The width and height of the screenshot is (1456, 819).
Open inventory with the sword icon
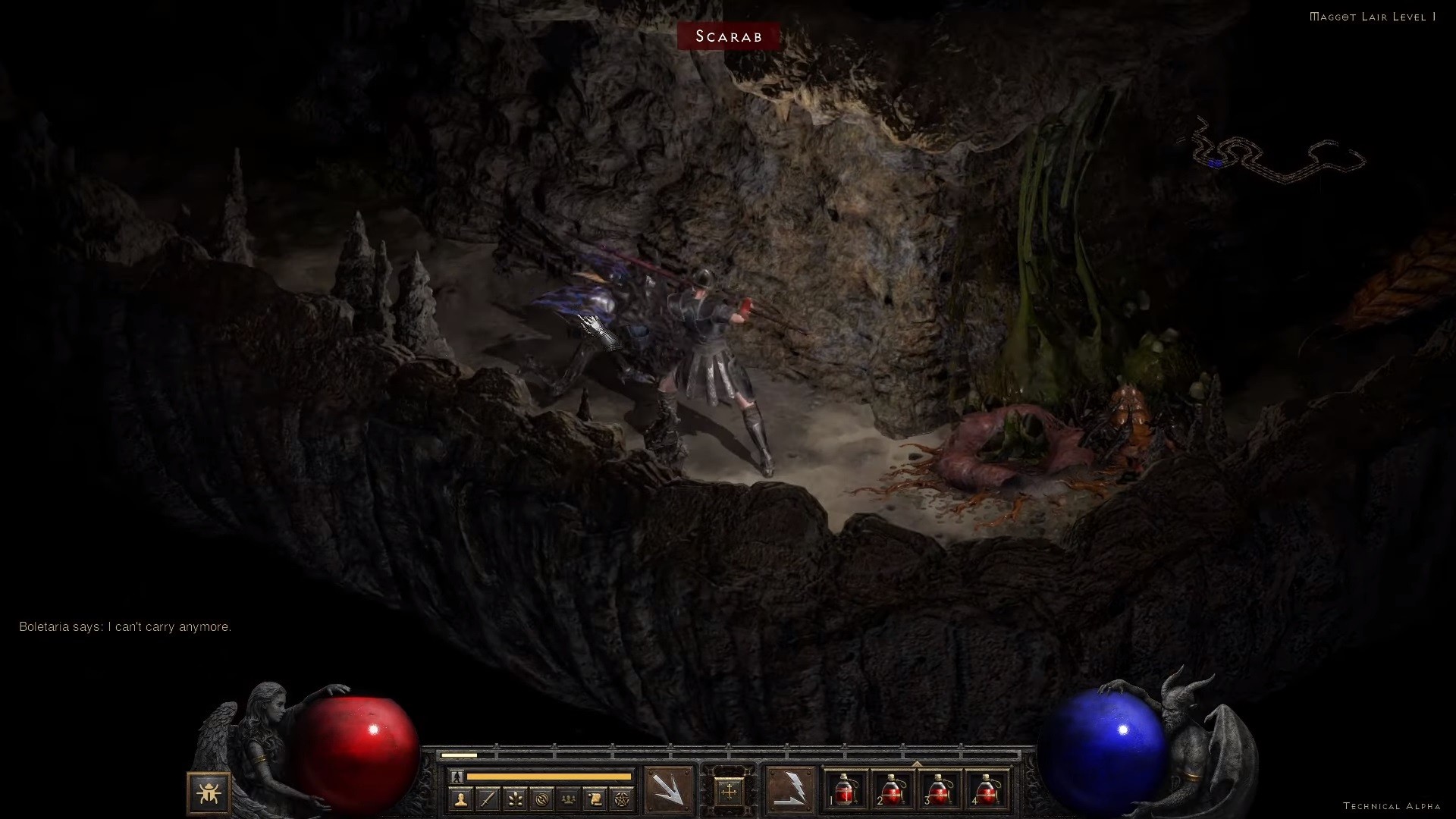point(488,799)
